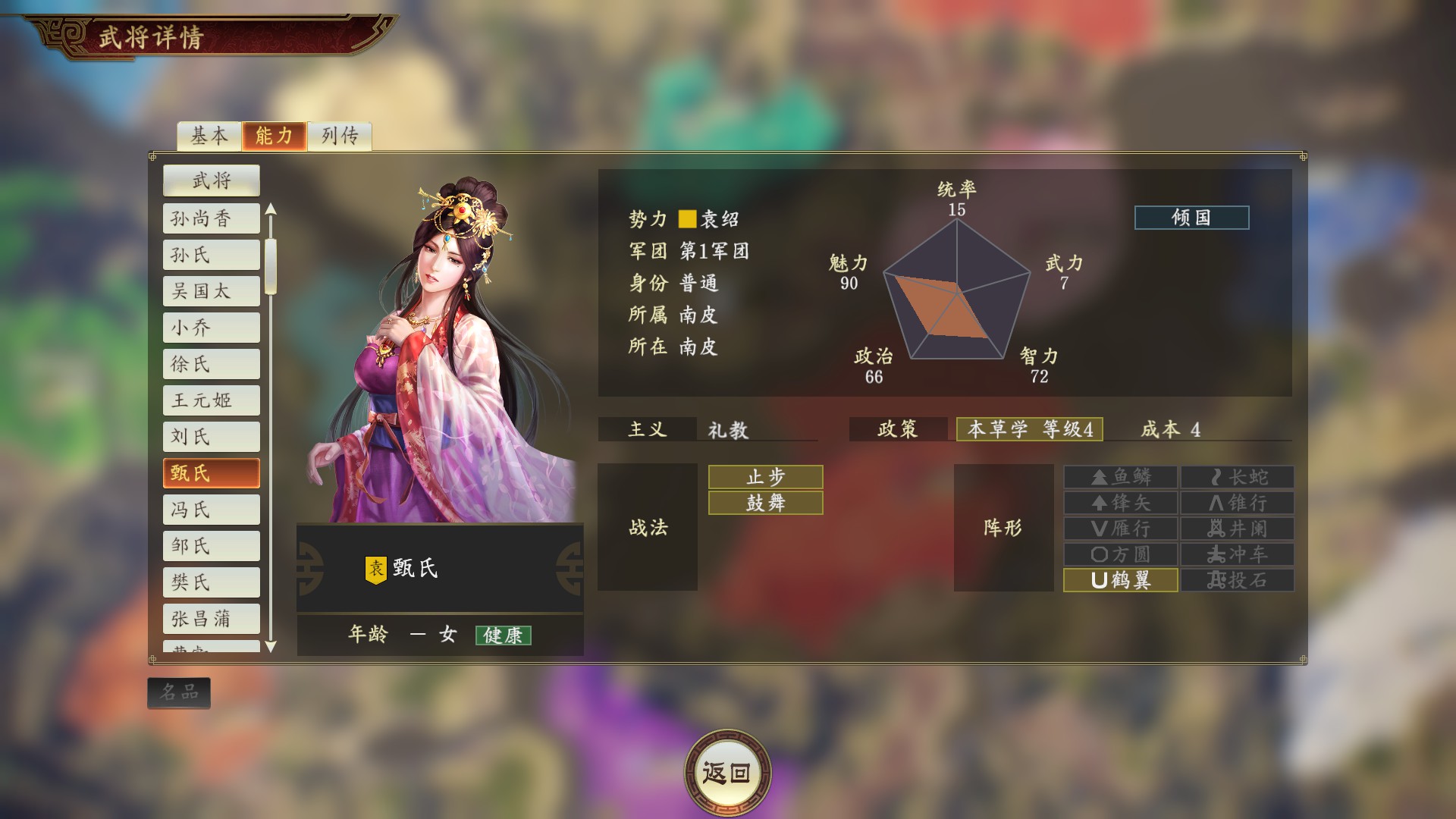Toggle the 鼓舞 tactic
This screenshot has width=1456, height=819.
pos(764,503)
